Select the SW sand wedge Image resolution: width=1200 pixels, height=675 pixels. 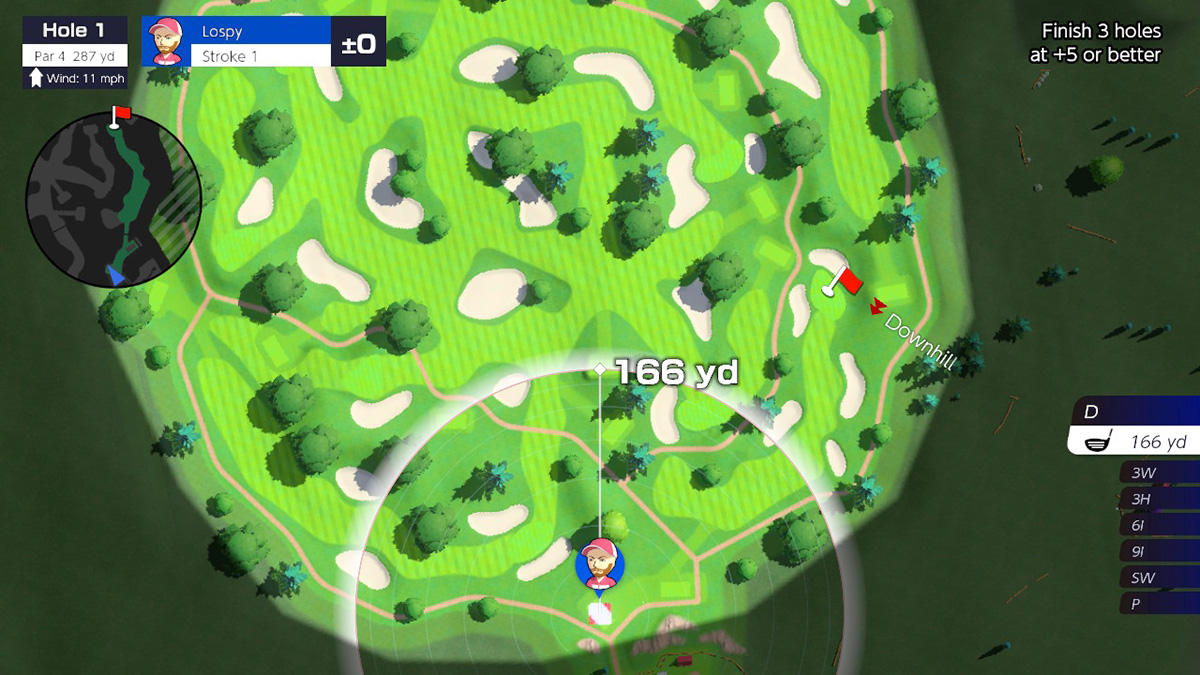click(1158, 578)
